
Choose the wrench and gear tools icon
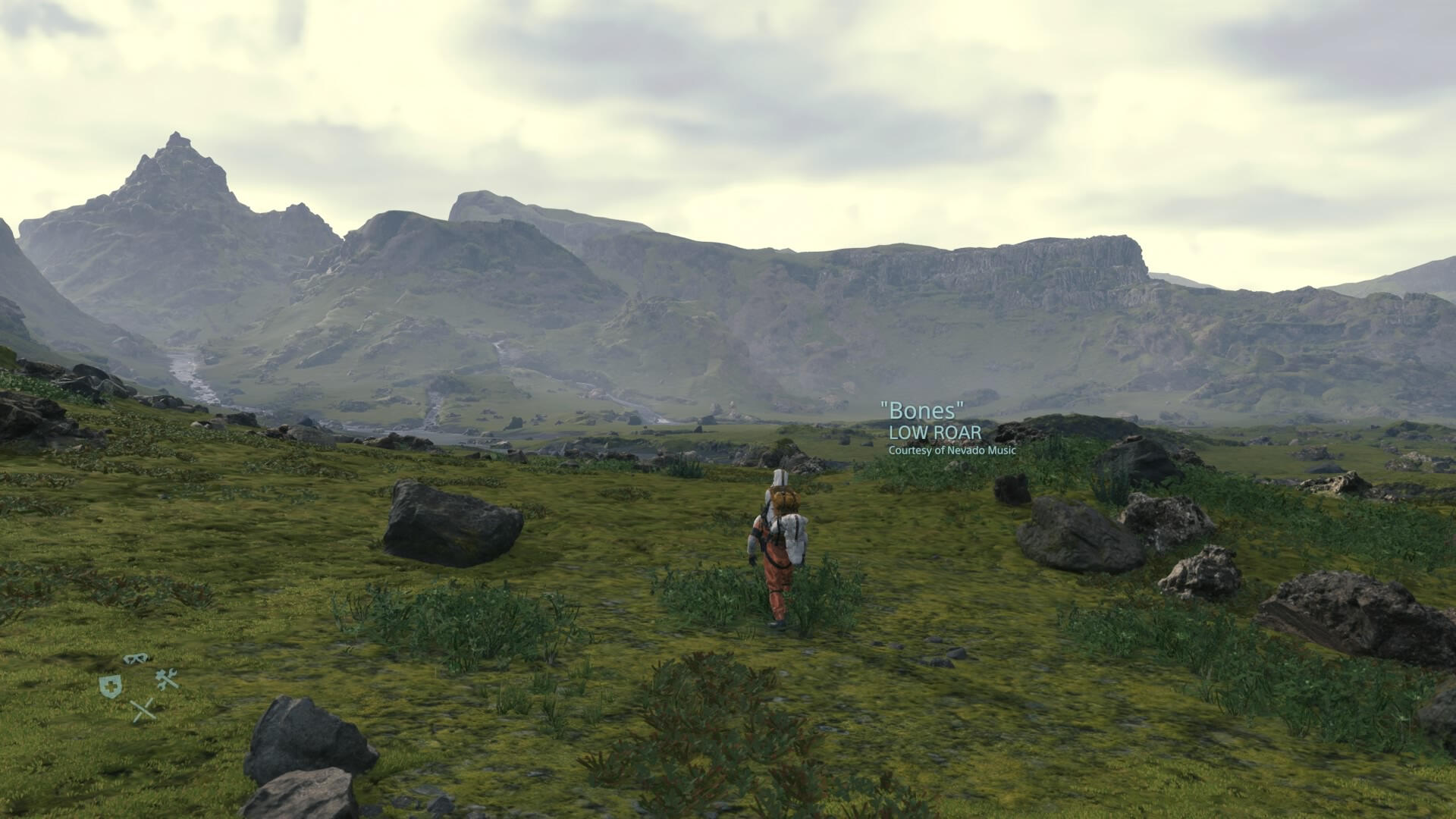click(x=167, y=679)
